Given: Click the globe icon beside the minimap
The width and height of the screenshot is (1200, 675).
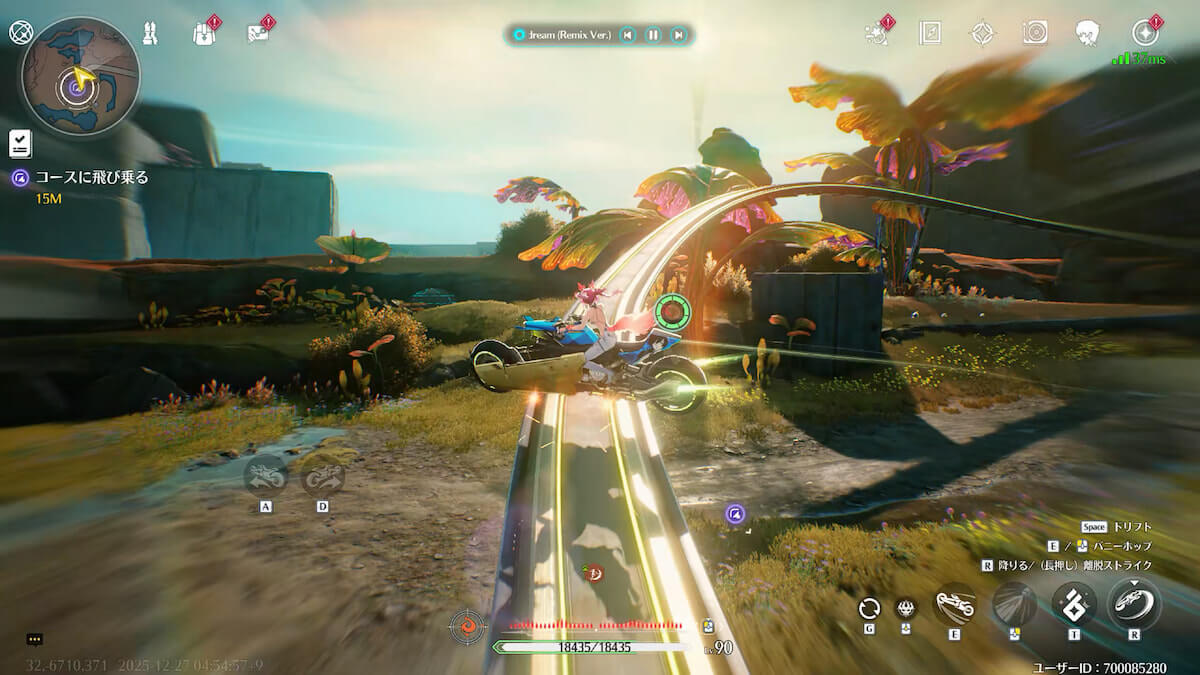Looking at the screenshot, I should (21, 32).
